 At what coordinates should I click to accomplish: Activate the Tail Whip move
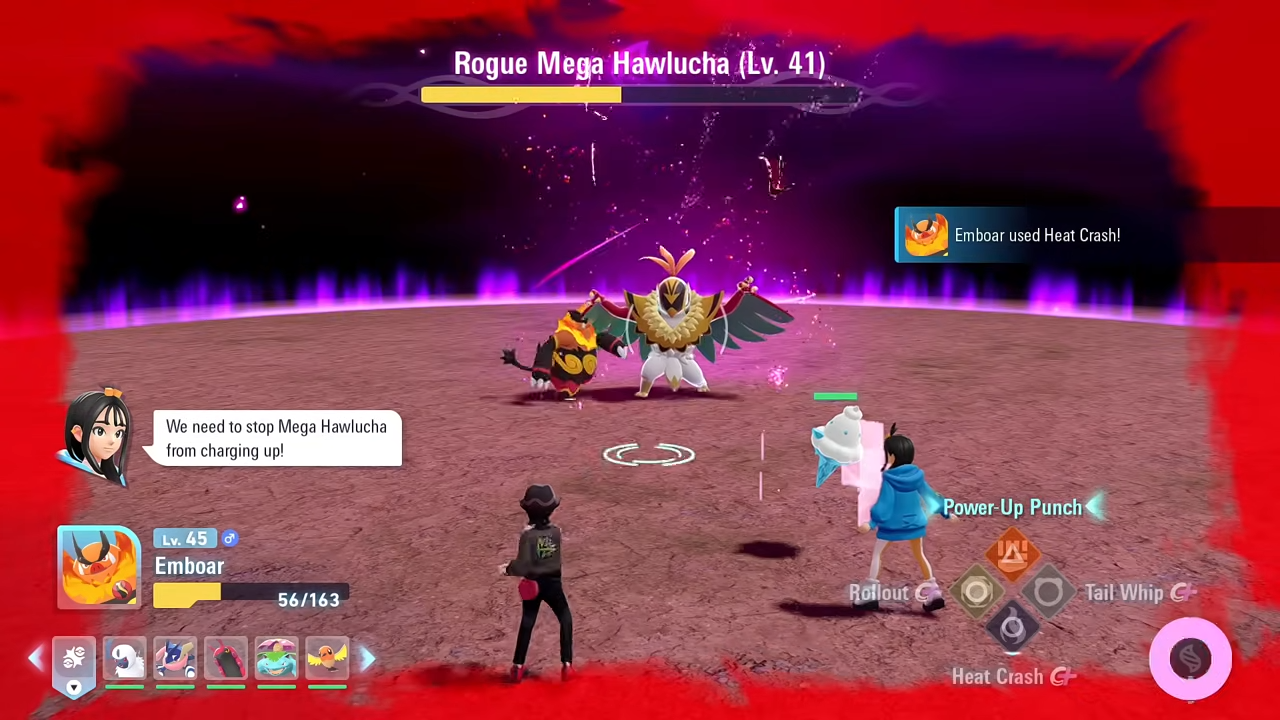pyautogui.click(x=1048, y=592)
